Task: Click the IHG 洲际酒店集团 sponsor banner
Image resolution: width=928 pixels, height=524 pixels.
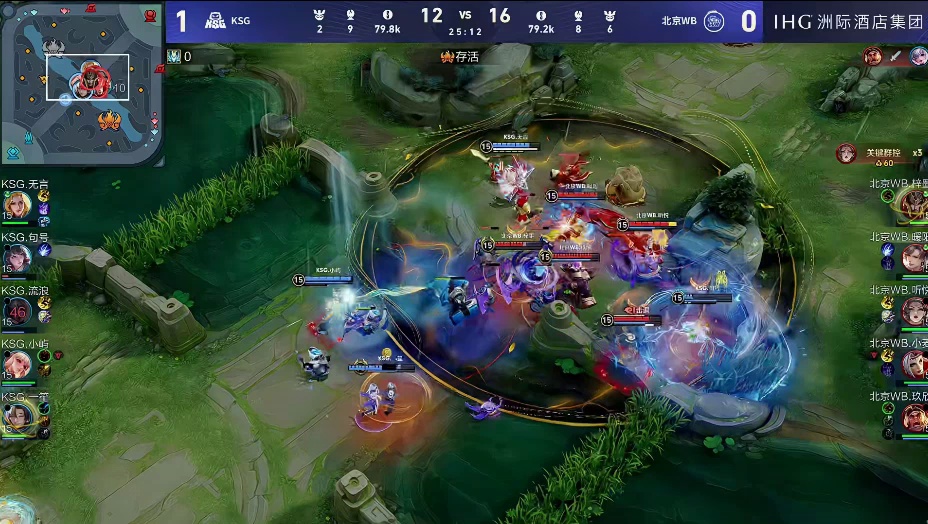Action: point(847,21)
